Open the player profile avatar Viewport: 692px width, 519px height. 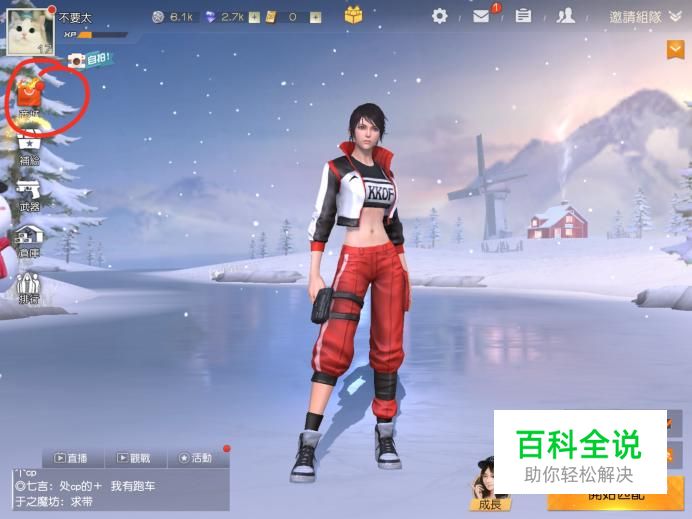click(29, 29)
